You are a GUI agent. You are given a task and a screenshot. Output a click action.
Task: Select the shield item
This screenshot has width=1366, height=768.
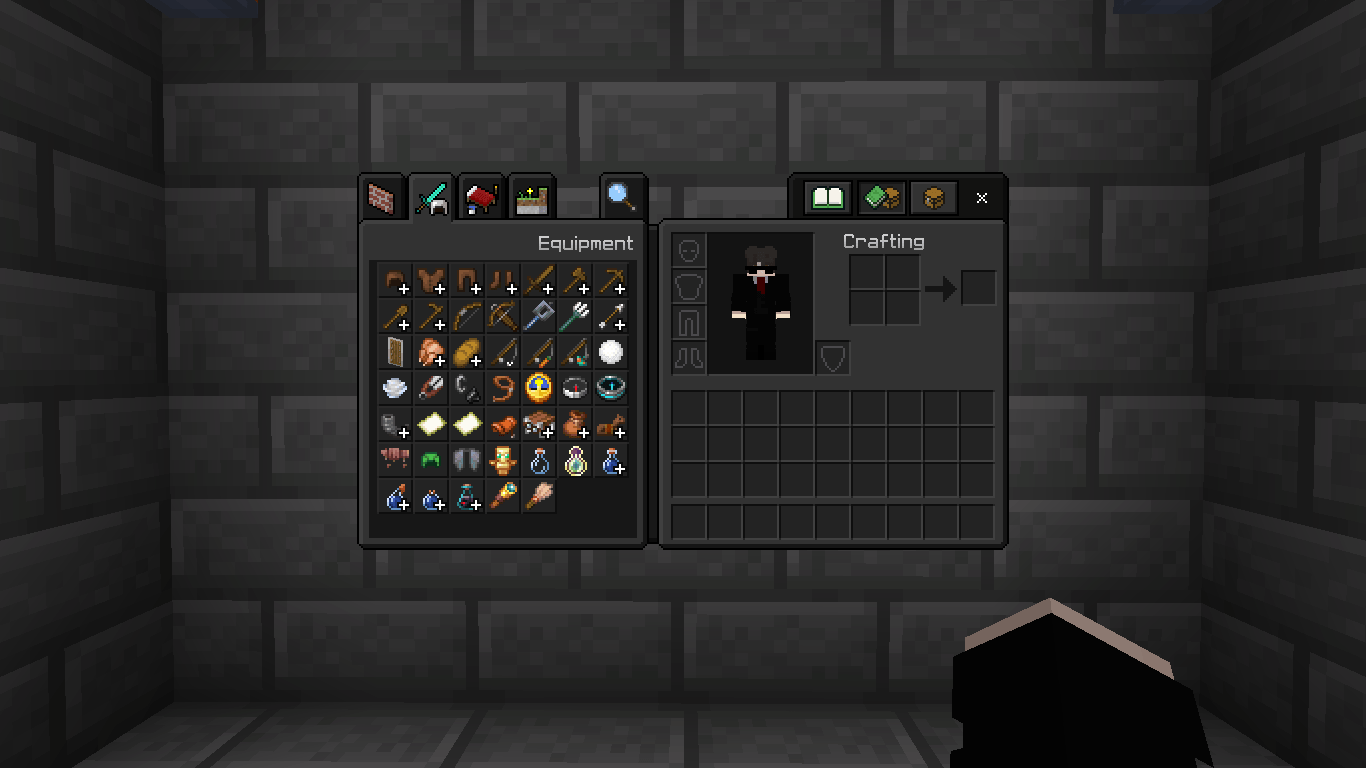[394, 351]
